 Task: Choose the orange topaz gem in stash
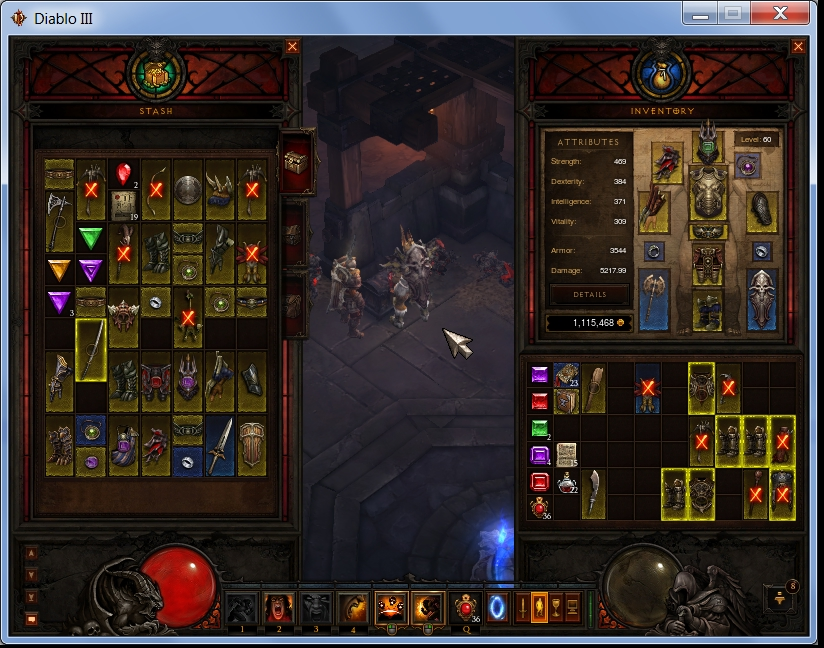[59, 270]
